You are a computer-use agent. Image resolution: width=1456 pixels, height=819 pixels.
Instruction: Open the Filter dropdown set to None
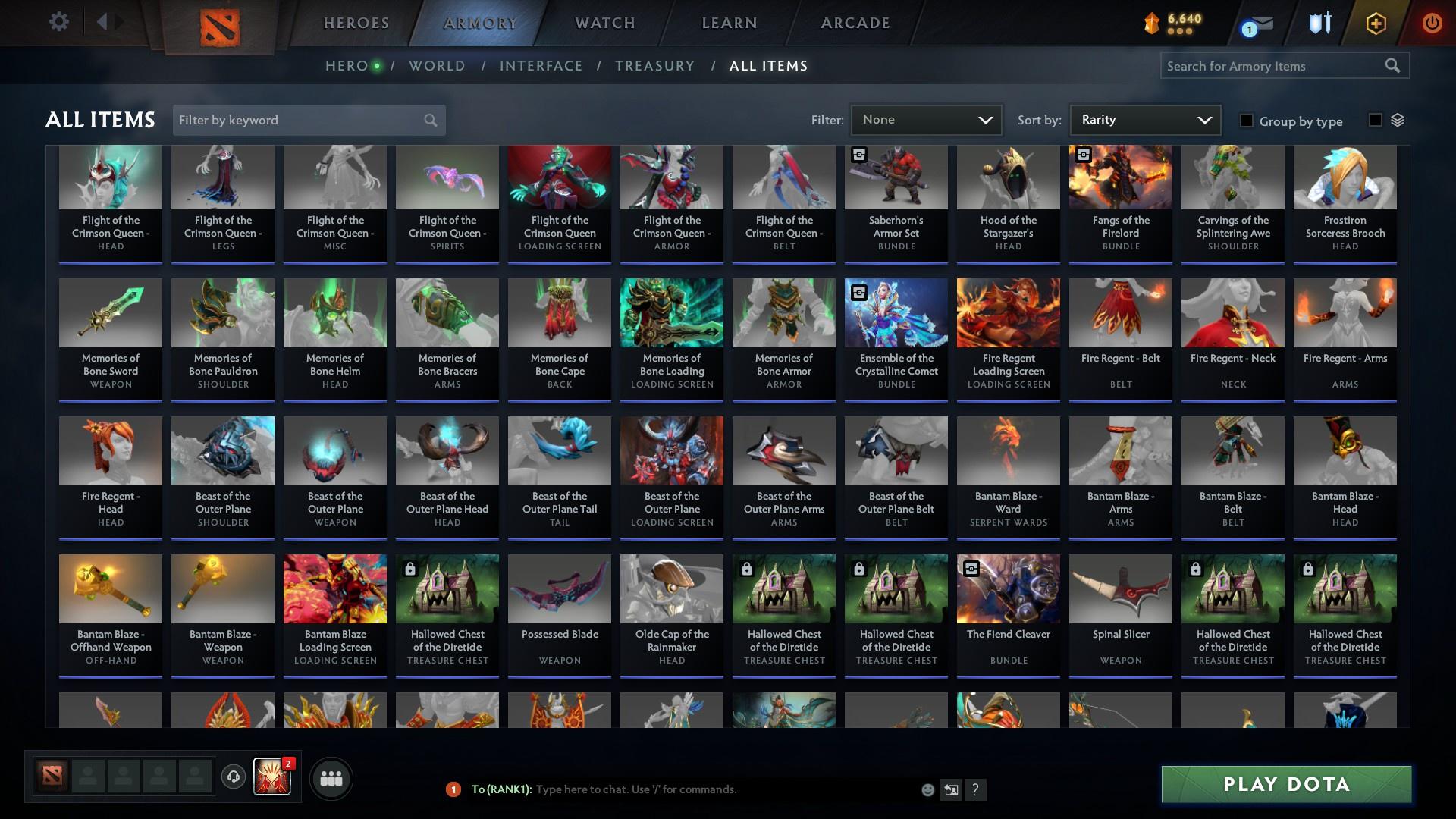tap(925, 119)
